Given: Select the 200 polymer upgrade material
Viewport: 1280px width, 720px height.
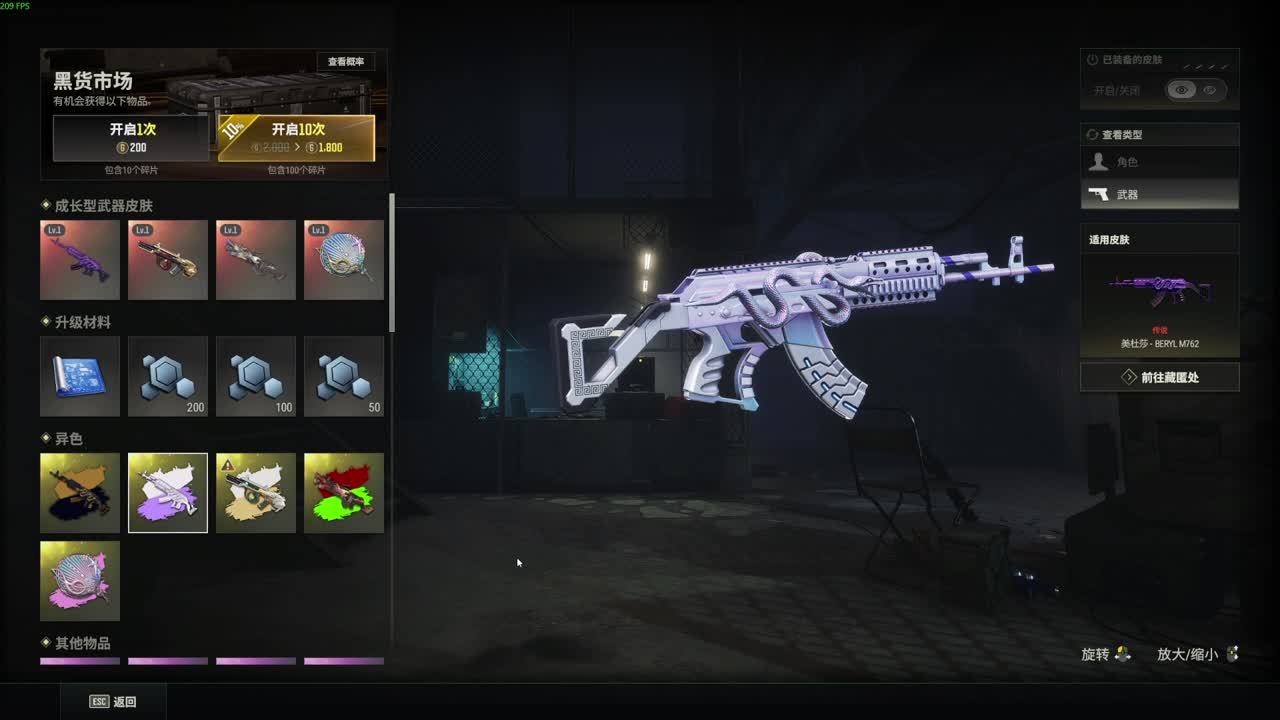Looking at the screenshot, I should click(x=168, y=376).
